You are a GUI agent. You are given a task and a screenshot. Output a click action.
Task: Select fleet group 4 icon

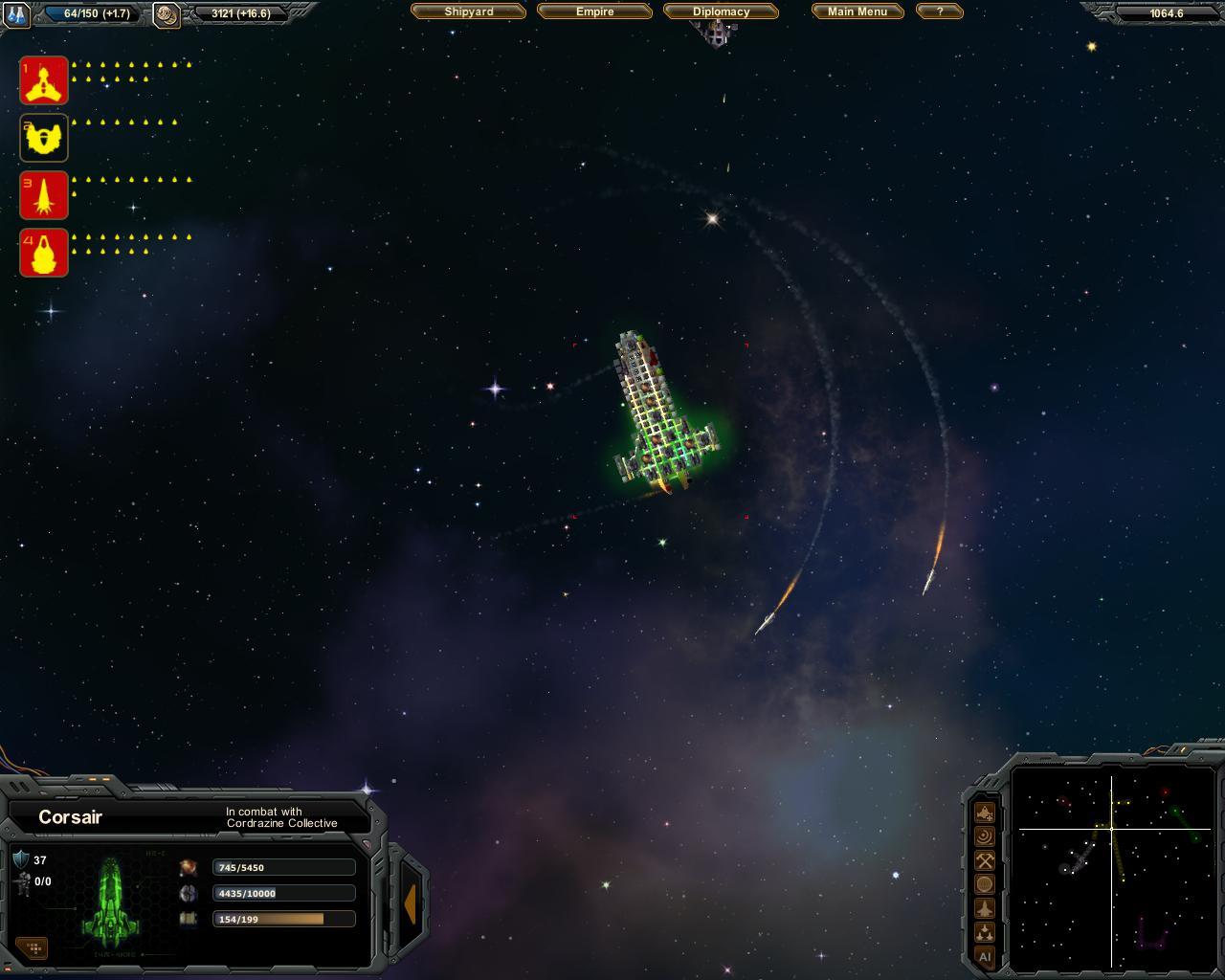point(44,253)
